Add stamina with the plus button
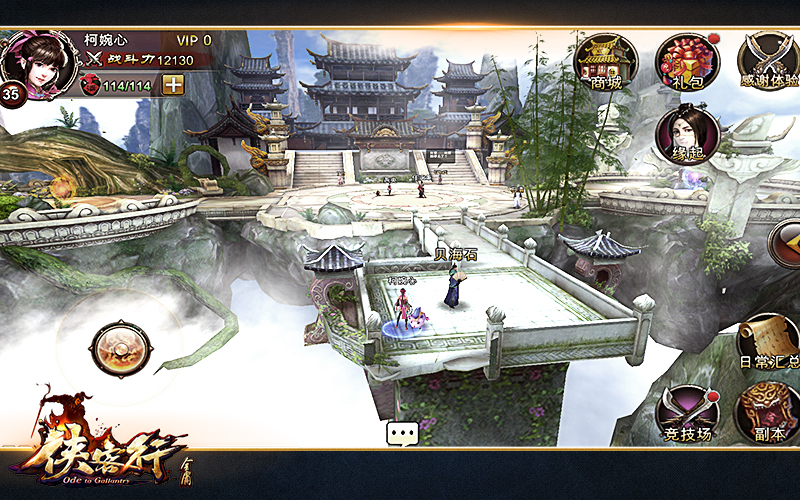The height and width of the screenshot is (500, 800). click(x=174, y=85)
